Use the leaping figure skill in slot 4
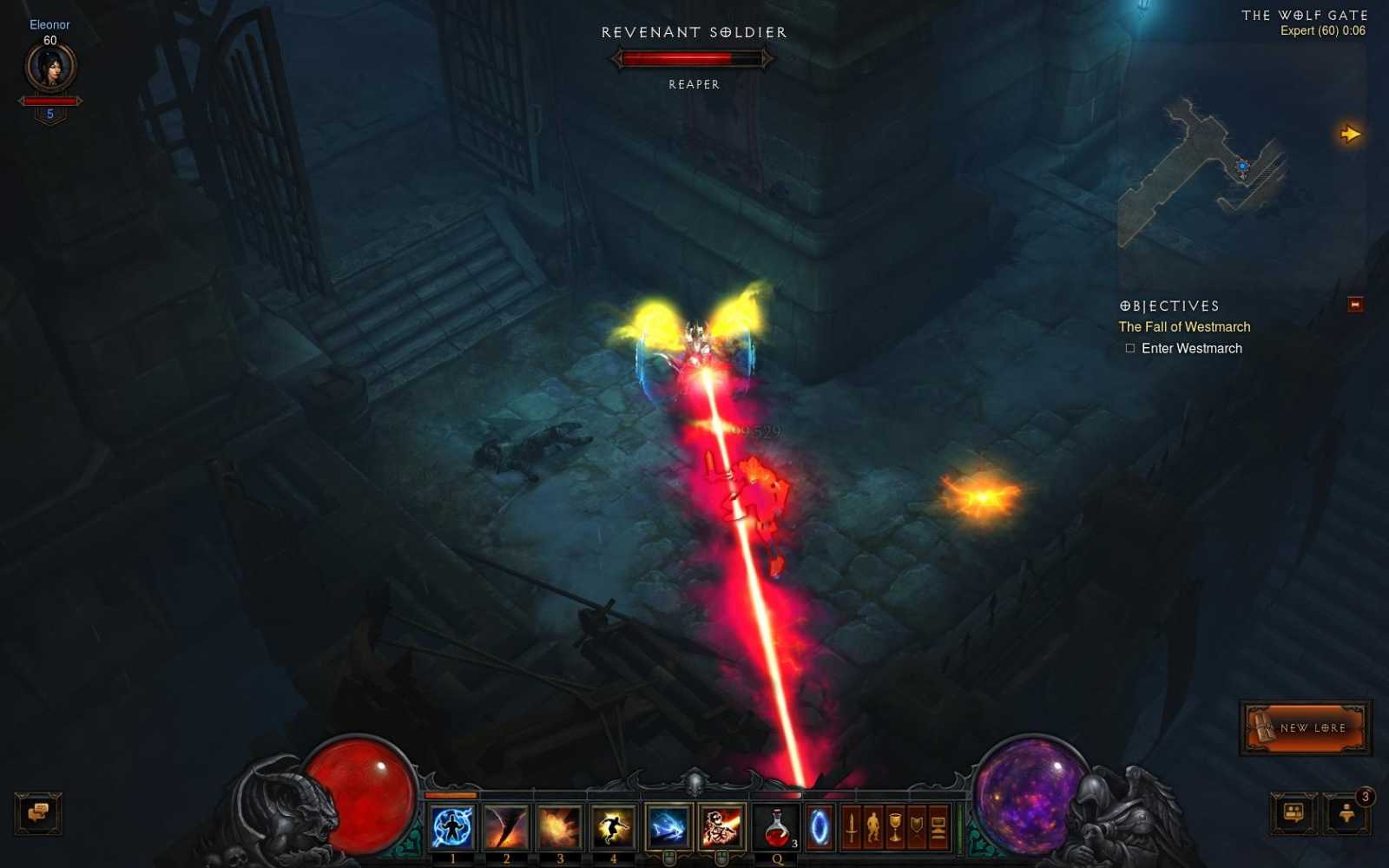This screenshot has width=1389, height=868. point(612,826)
